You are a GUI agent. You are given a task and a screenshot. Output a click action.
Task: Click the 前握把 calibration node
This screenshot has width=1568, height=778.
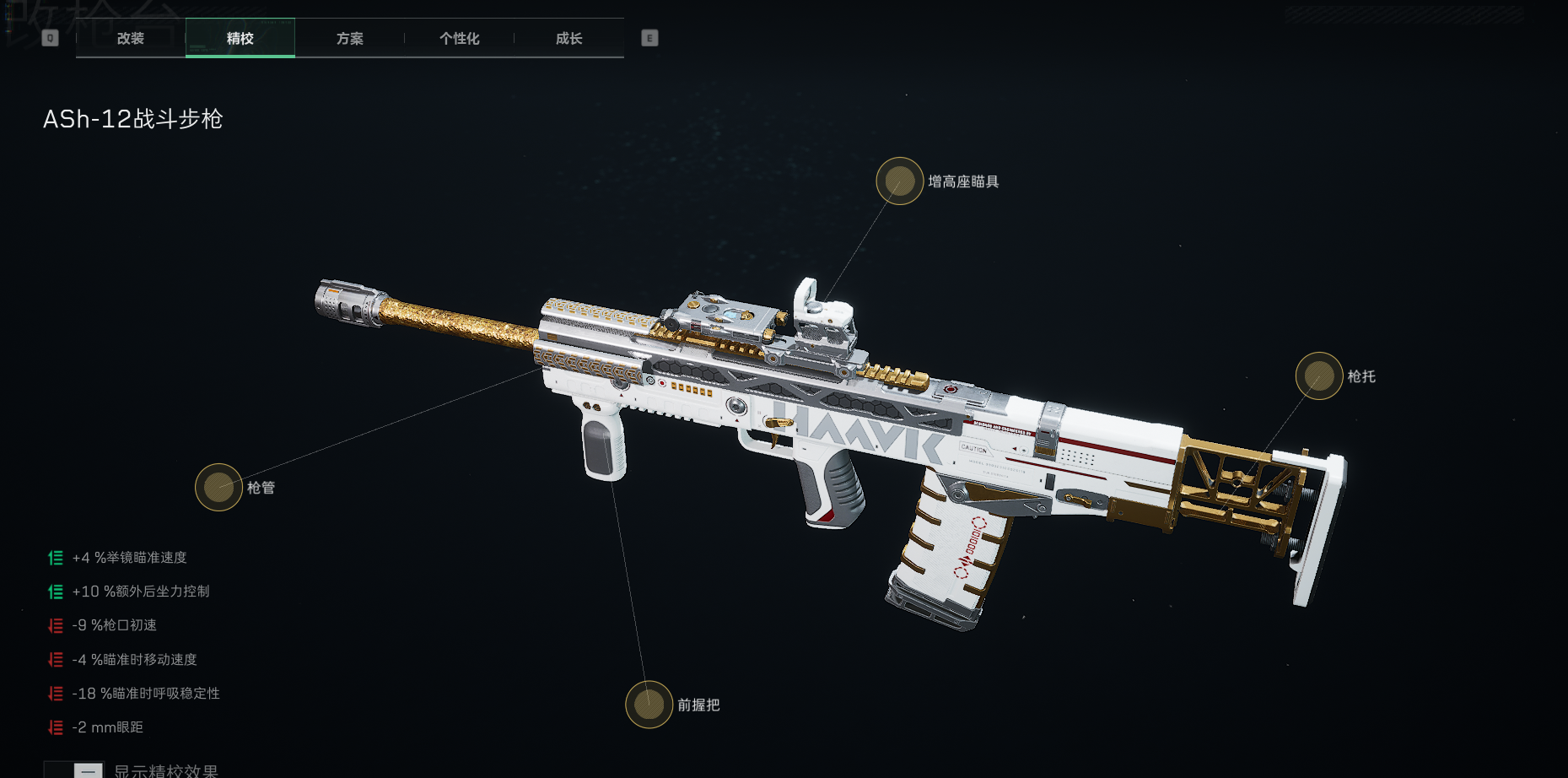[649, 705]
